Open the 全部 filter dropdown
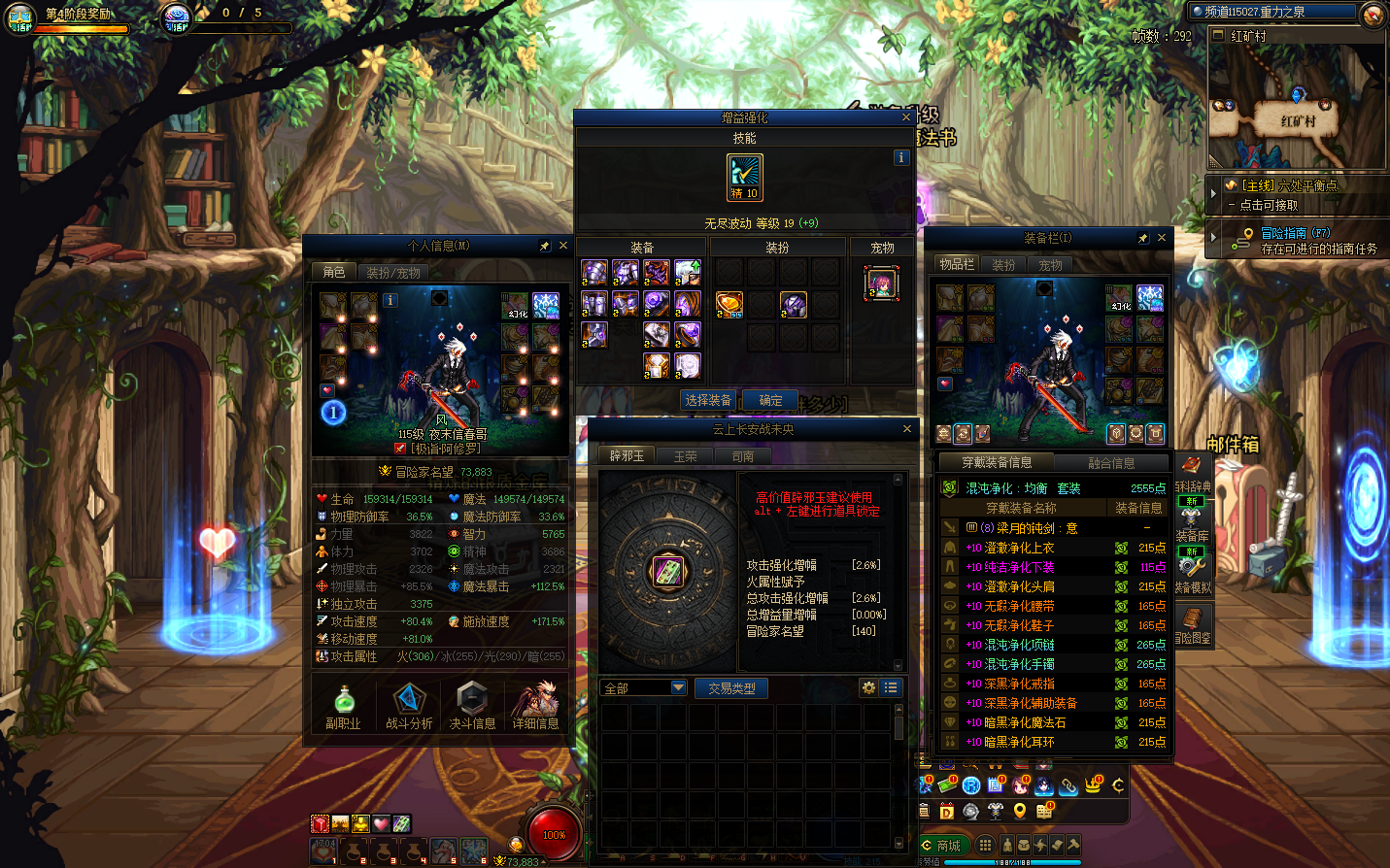 [x=644, y=688]
